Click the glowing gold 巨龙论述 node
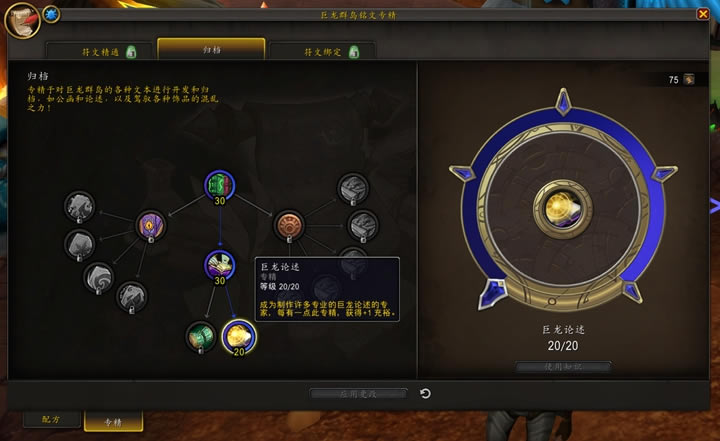 [x=239, y=337]
